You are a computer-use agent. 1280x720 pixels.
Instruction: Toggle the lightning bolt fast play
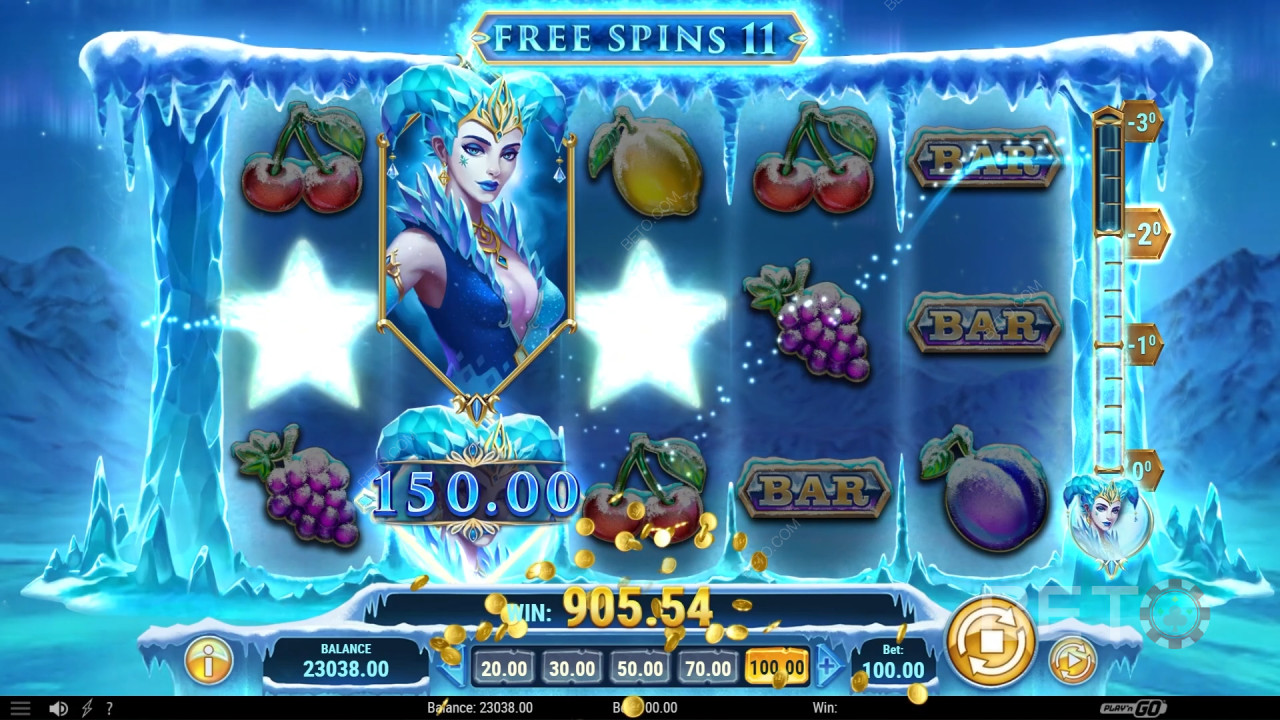(86, 708)
